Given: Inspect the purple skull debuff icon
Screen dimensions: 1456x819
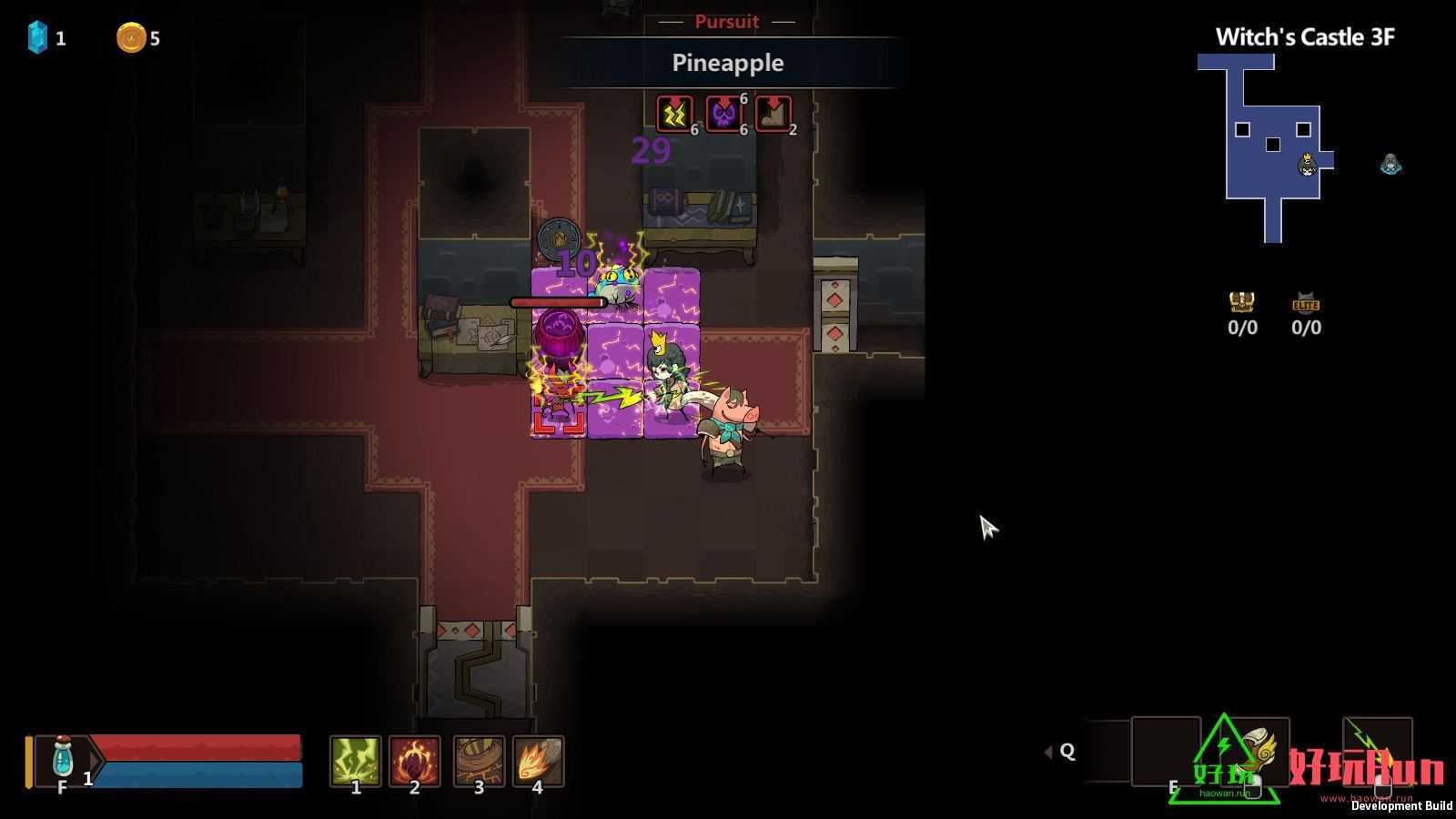Looking at the screenshot, I should click(723, 115).
